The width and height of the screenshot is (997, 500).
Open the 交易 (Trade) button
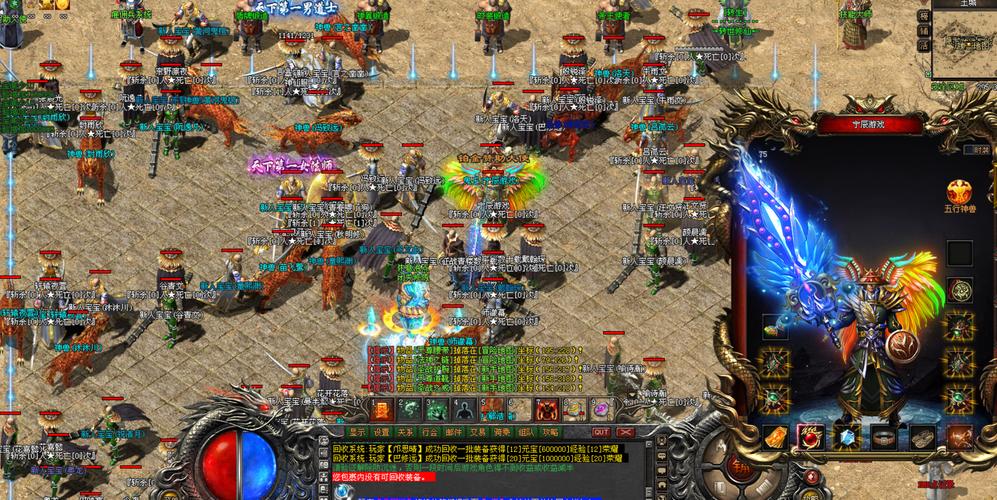pos(477,432)
